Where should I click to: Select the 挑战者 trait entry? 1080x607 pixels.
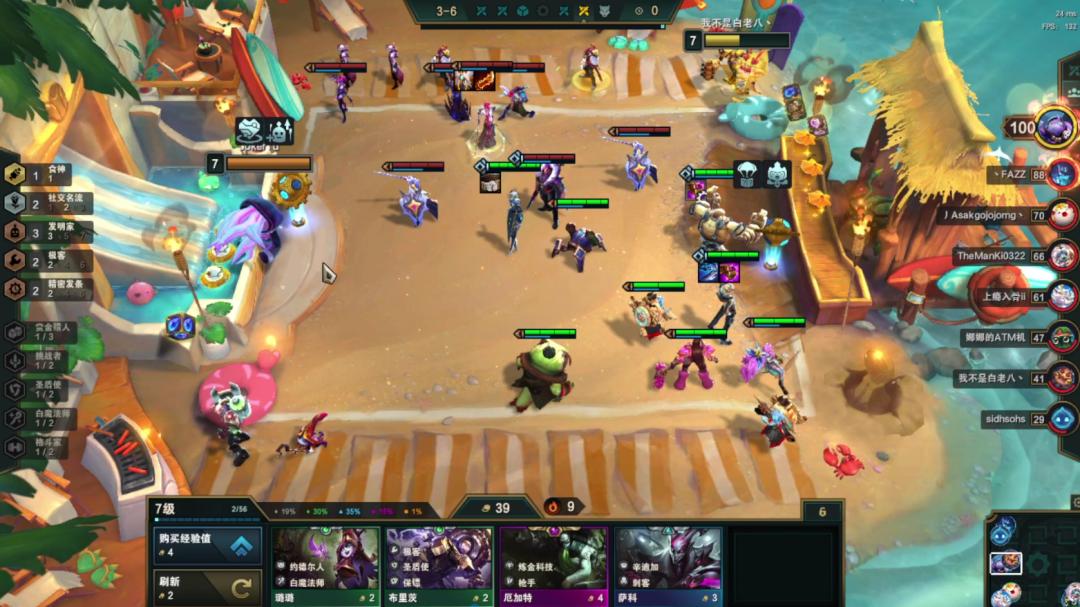coord(45,362)
